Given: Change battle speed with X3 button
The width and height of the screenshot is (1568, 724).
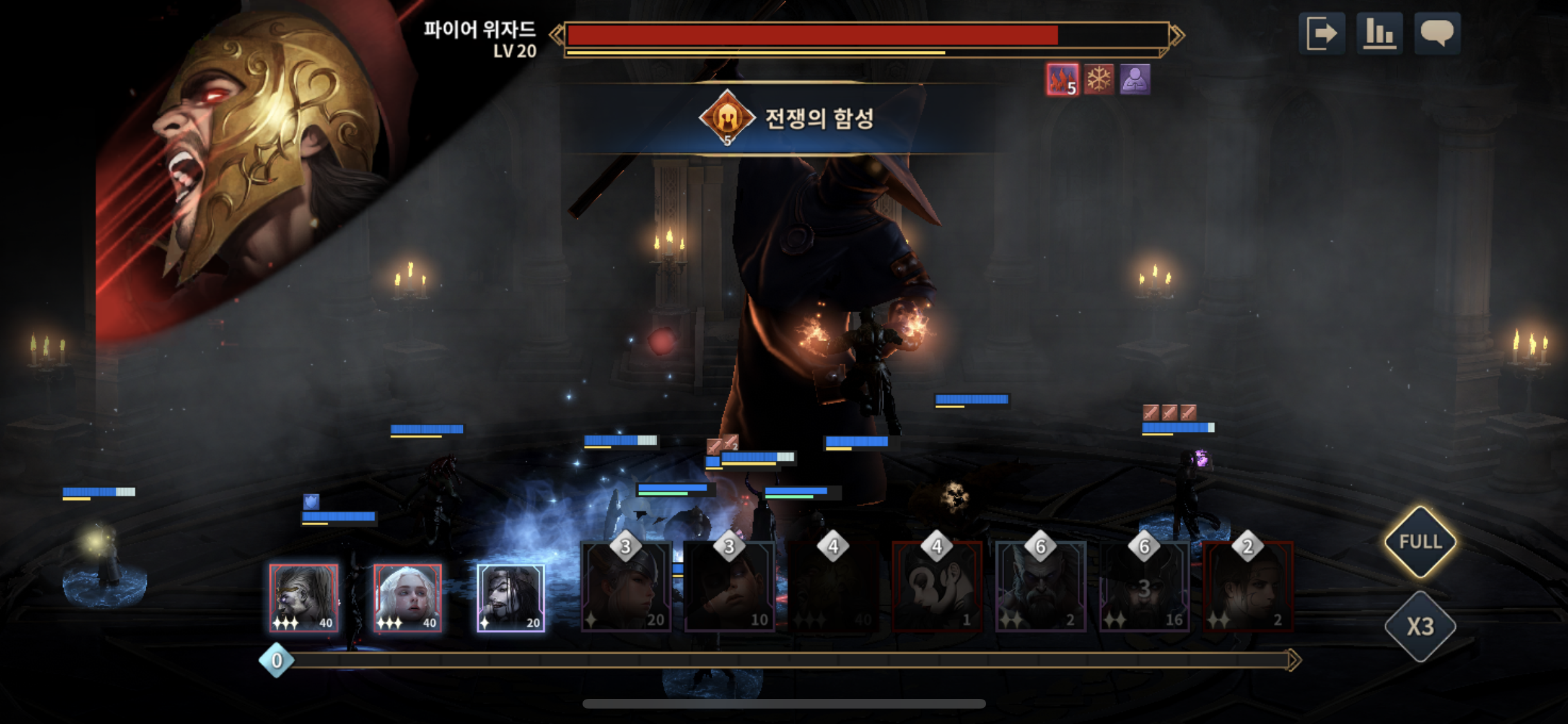Looking at the screenshot, I should (1420, 626).
